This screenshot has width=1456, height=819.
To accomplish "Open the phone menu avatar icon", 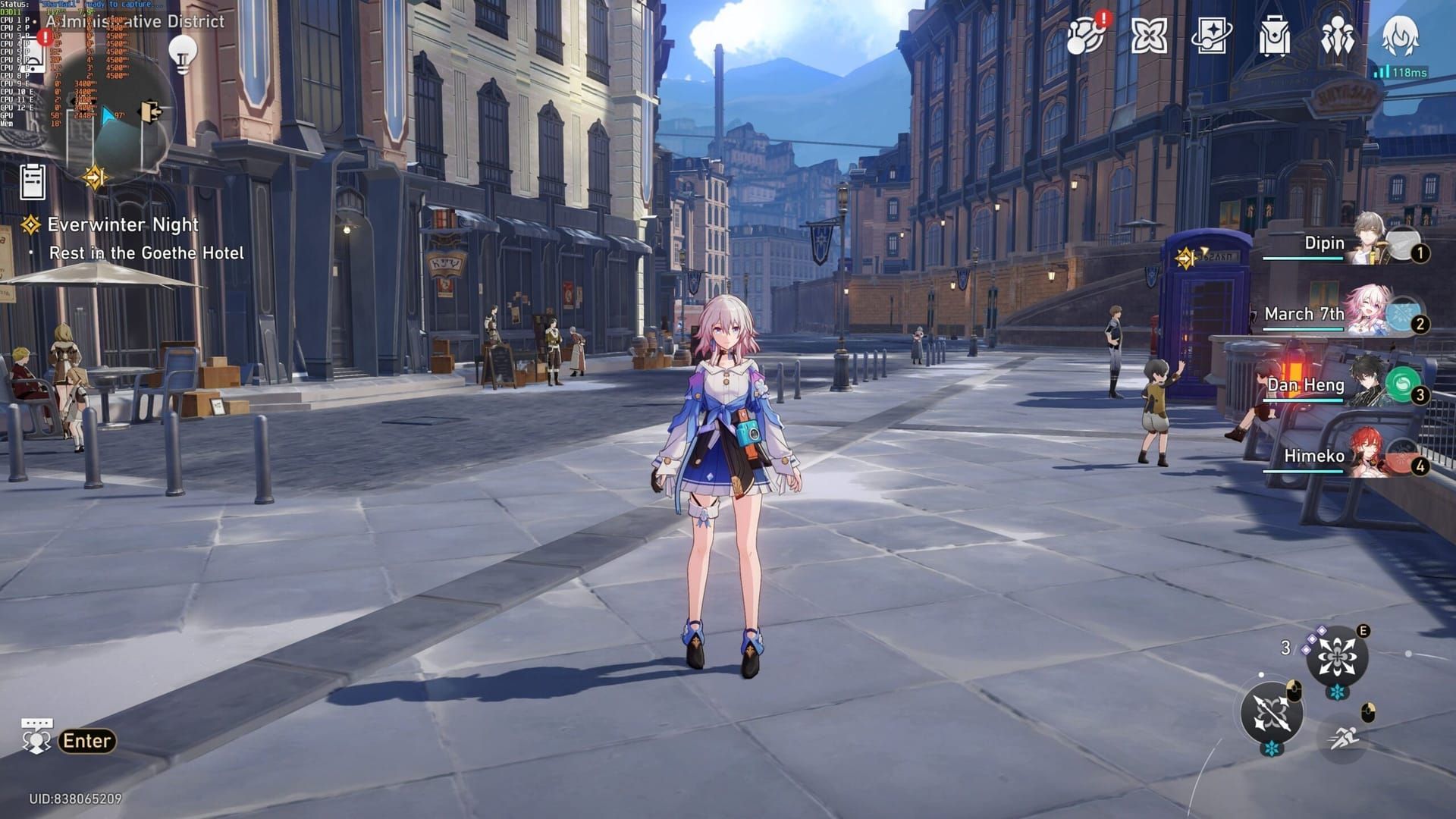I will [1400, 36].
